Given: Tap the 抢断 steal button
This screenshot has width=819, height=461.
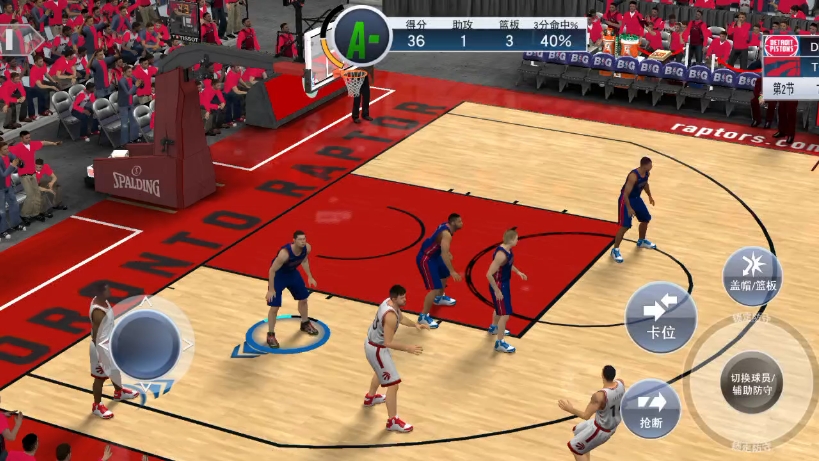Looking at the screenshot, I should 651,408.
